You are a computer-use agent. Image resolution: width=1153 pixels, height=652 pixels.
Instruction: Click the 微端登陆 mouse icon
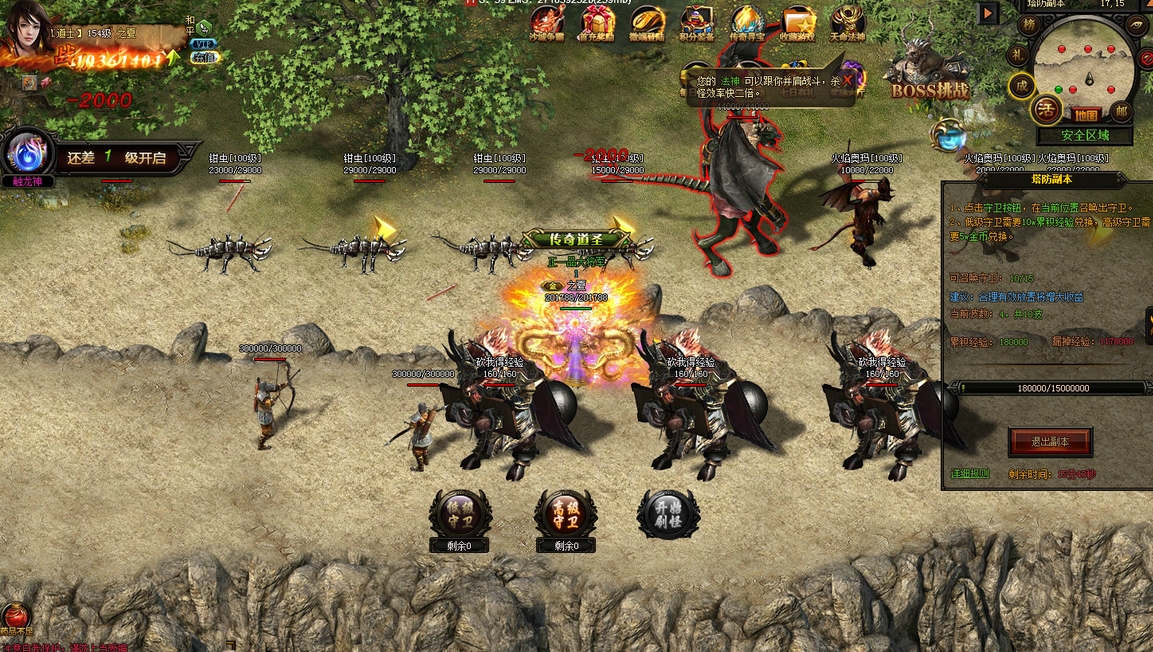(x=647, y=22)
